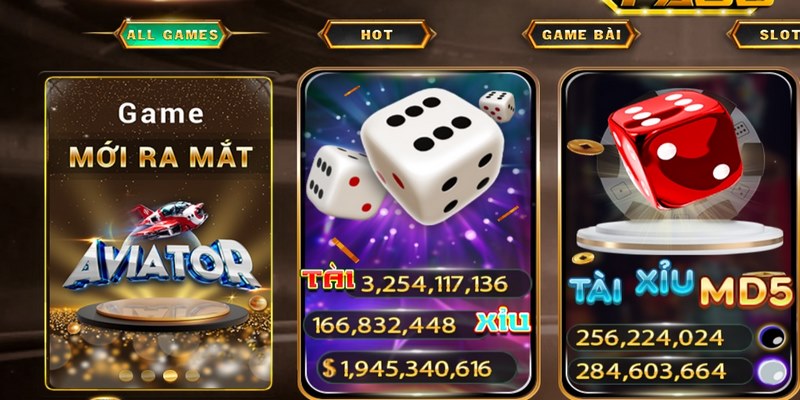800x400 pixels.
Task: Launch the new Aviator game tile
Action: (158, 232)
